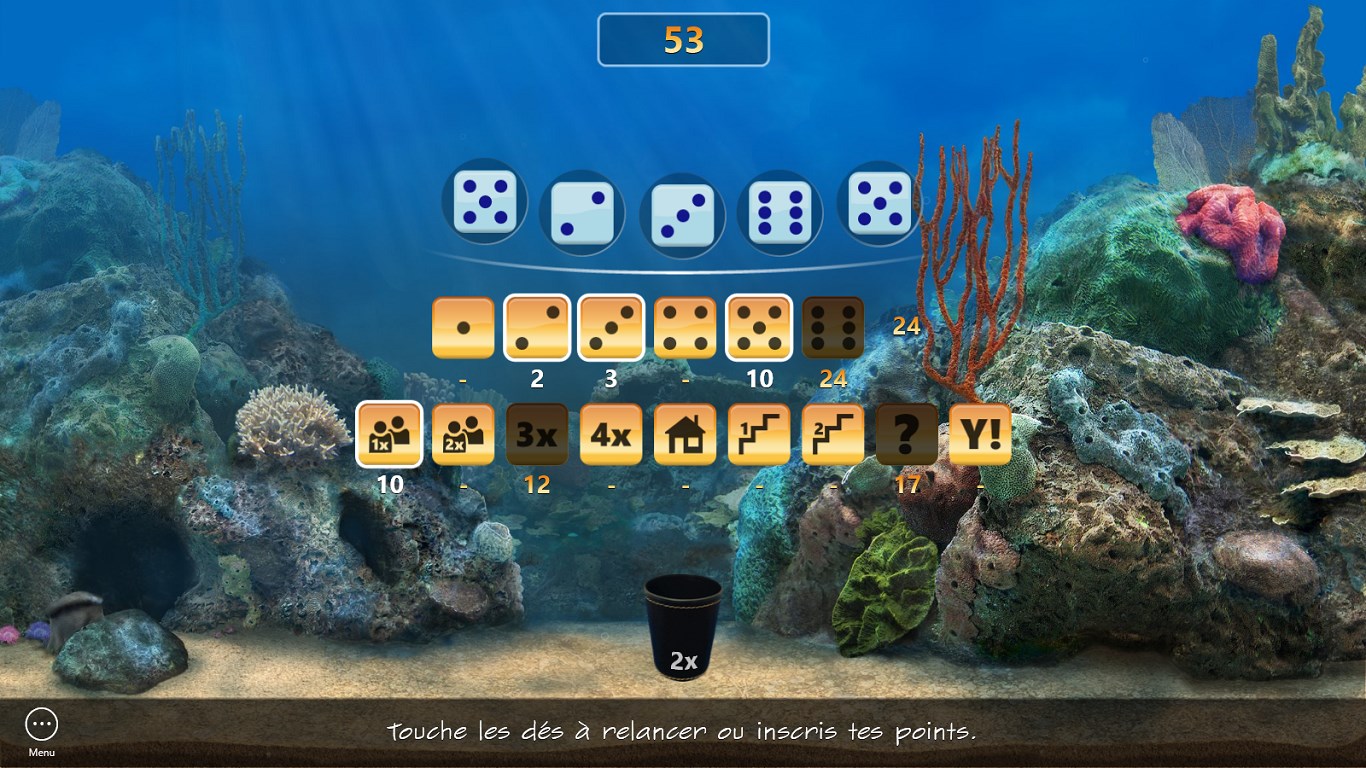Select the full house category

[x=685, y=435]
